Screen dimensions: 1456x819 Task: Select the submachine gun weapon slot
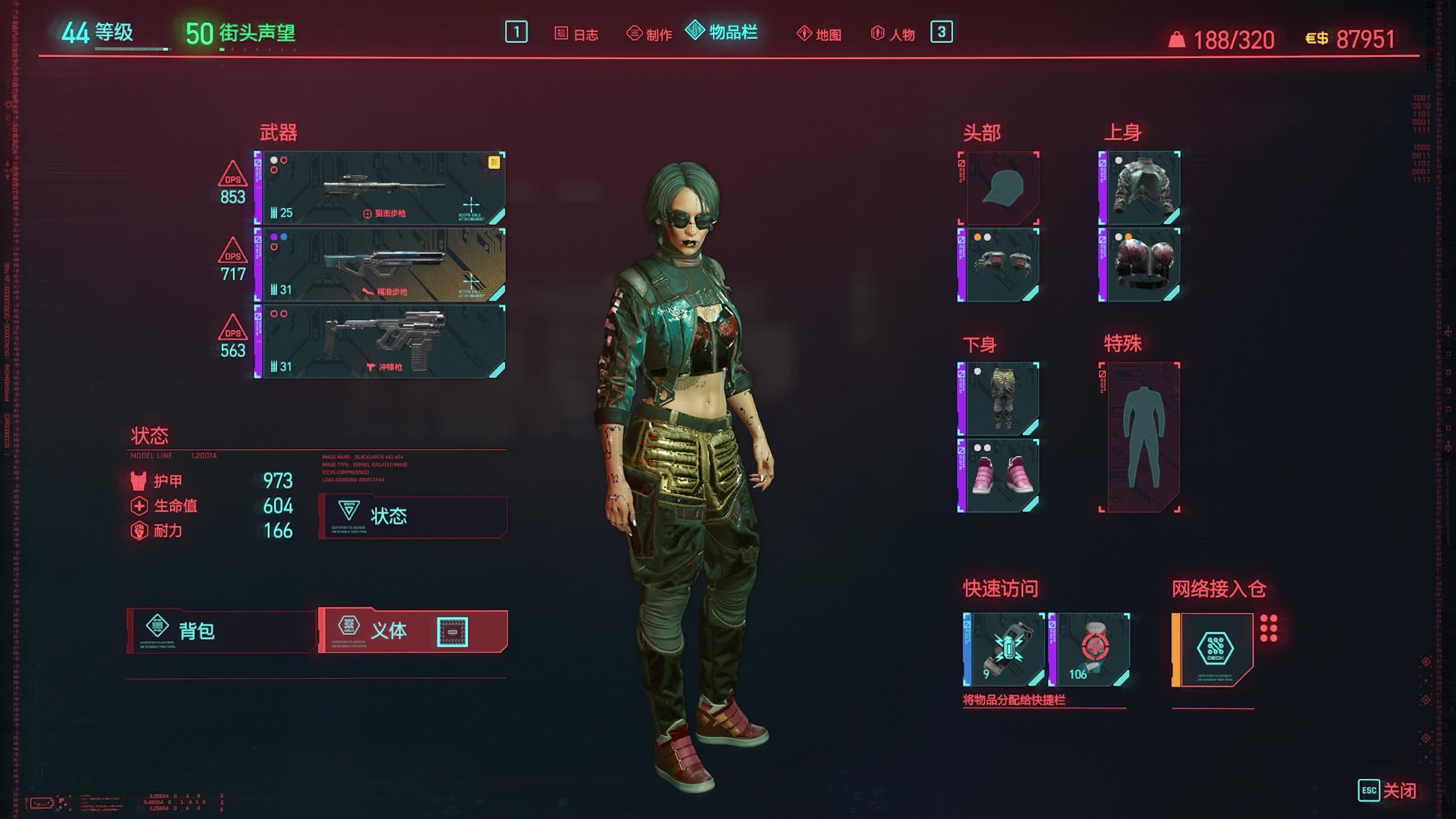point(381,342)
